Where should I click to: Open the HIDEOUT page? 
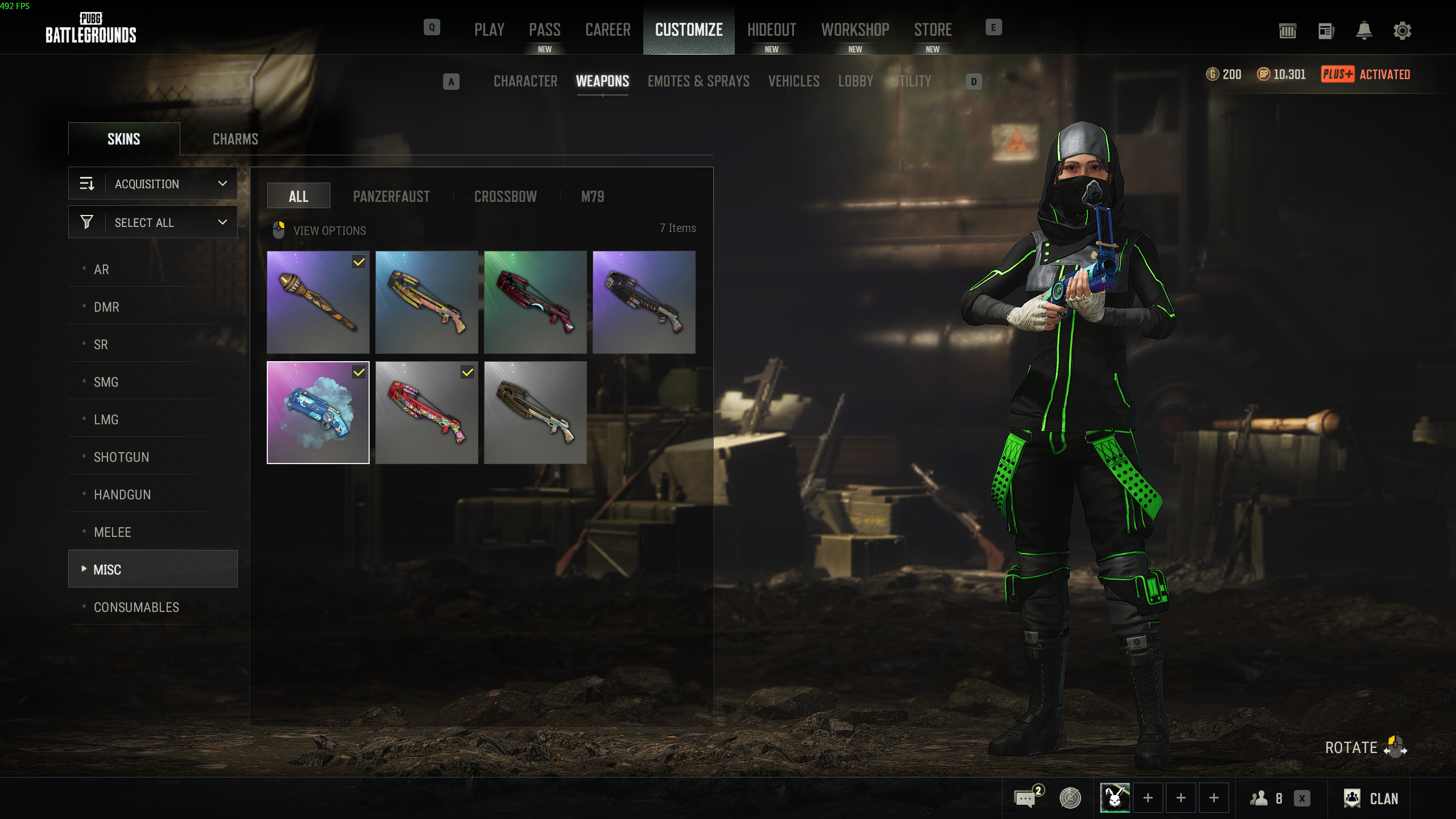click(771, 30)
